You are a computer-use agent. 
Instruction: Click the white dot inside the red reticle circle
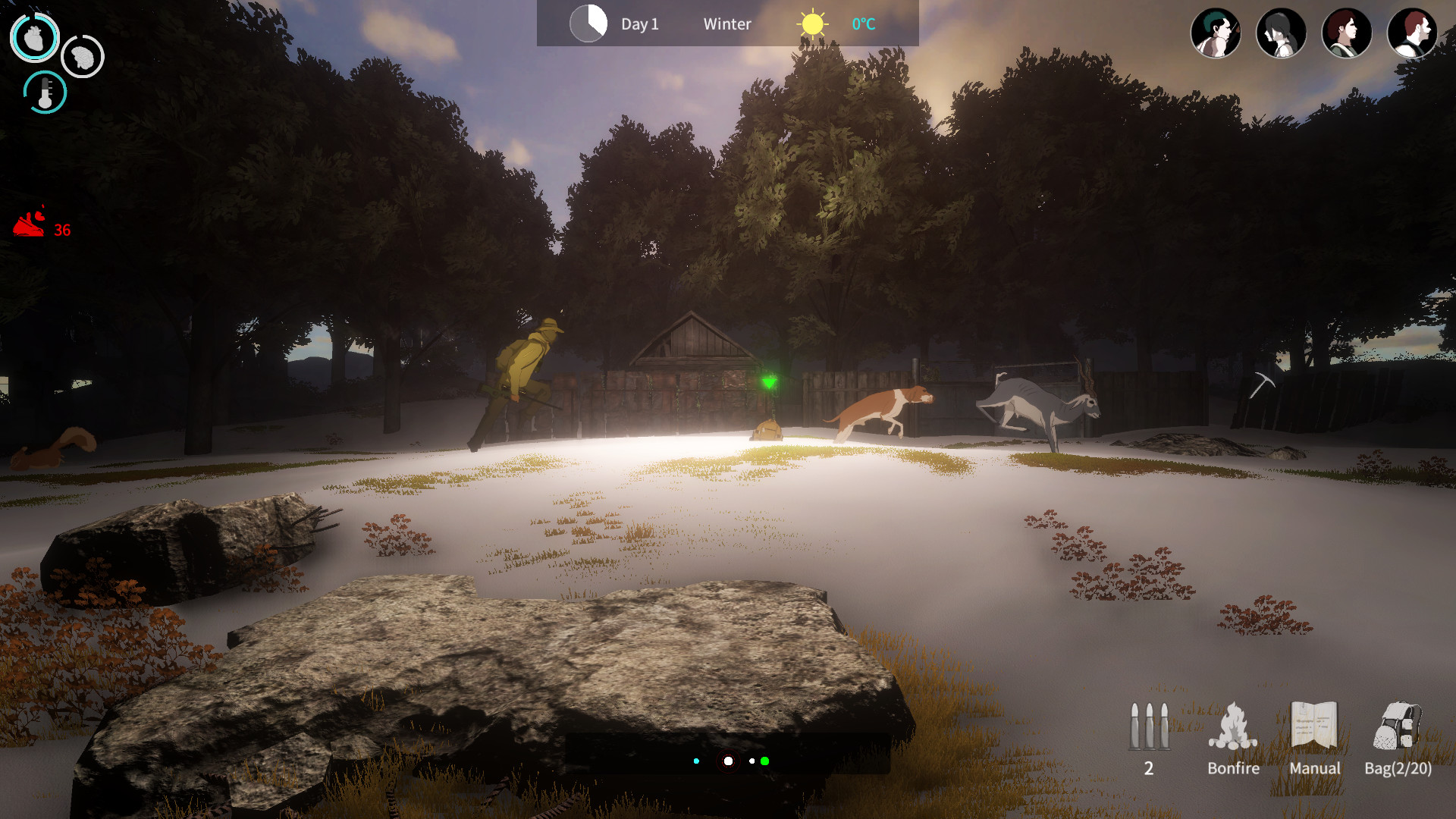[x=729, y=760]
